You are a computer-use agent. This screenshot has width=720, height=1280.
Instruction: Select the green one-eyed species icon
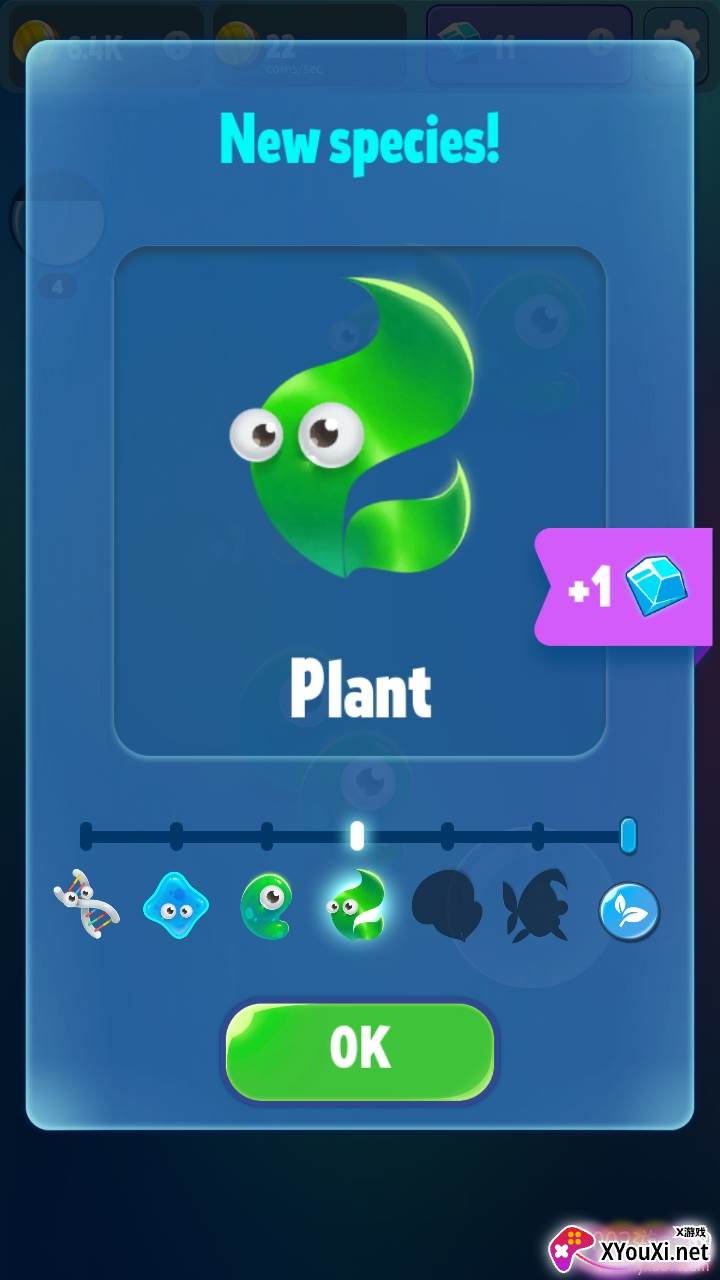click(x=266, y=908)
